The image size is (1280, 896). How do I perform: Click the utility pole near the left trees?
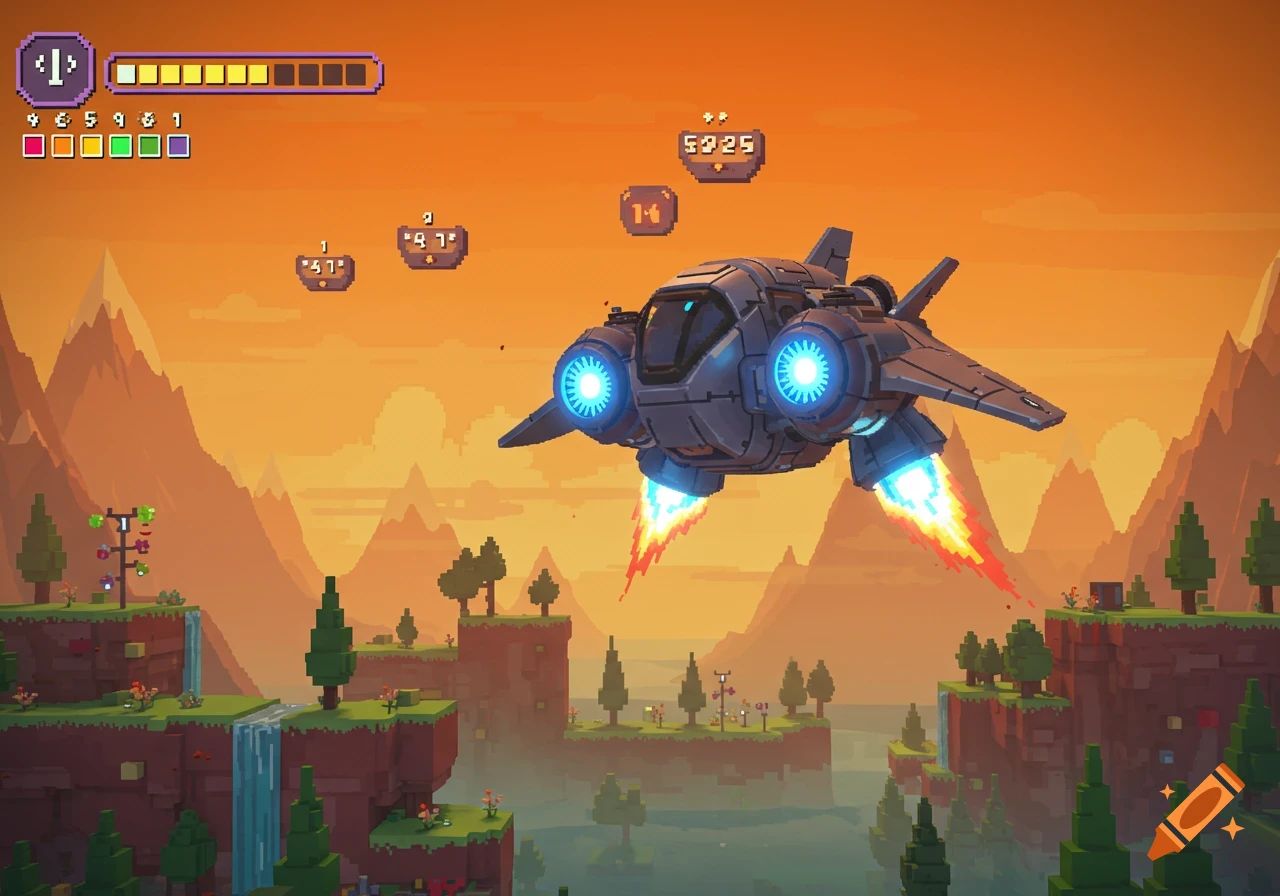coord(122,550)
